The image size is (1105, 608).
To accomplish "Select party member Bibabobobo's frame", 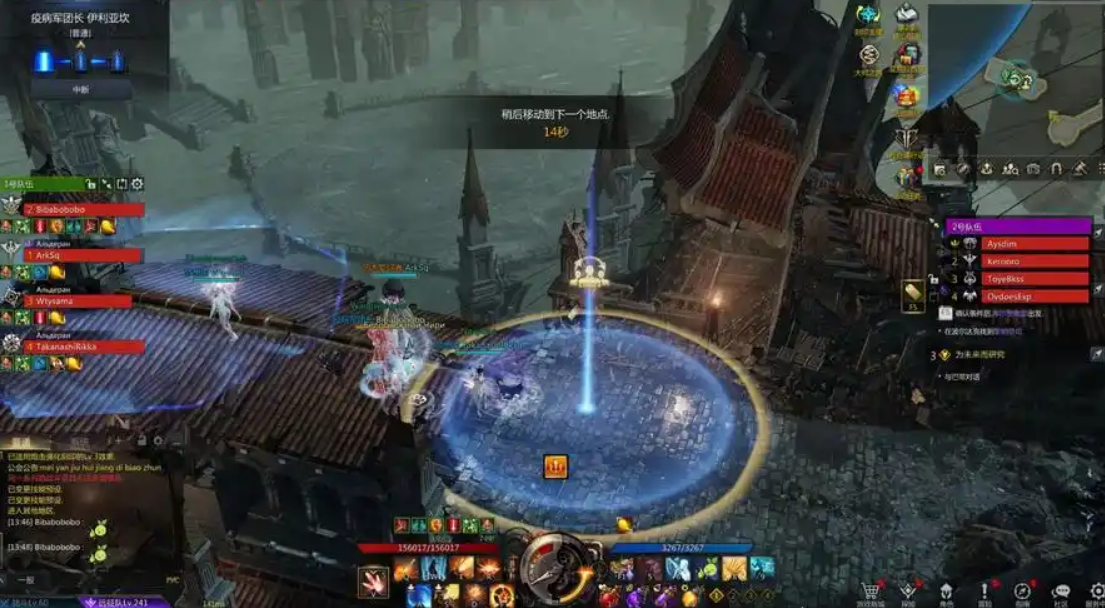I will pyautogui.click(x=84, y=210).
